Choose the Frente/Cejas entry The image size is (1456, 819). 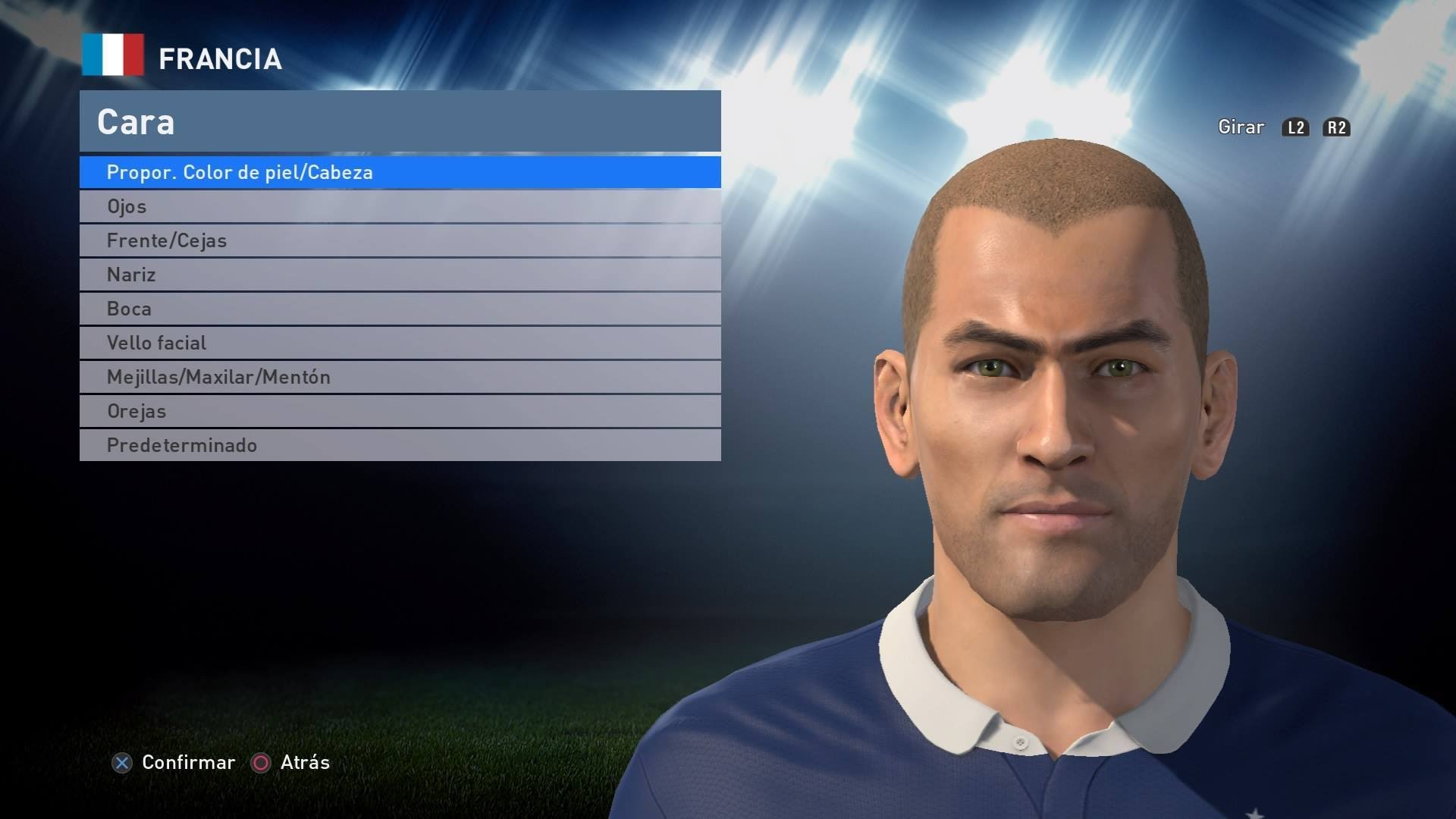point(400,240)
